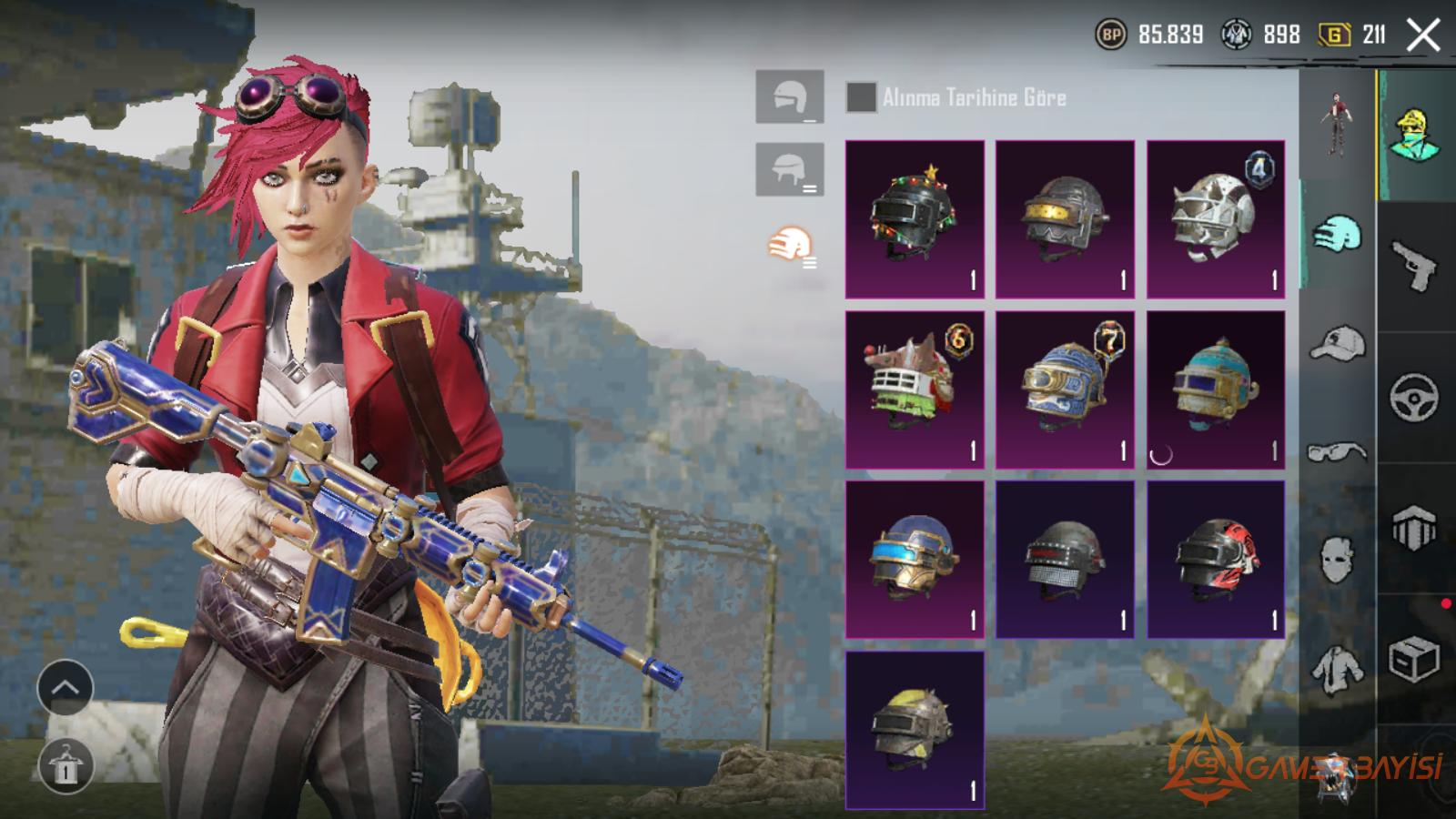Pick the bus-themed level 6 helmet
Viewport: 1456px width, 819px height.
point(915,389)
